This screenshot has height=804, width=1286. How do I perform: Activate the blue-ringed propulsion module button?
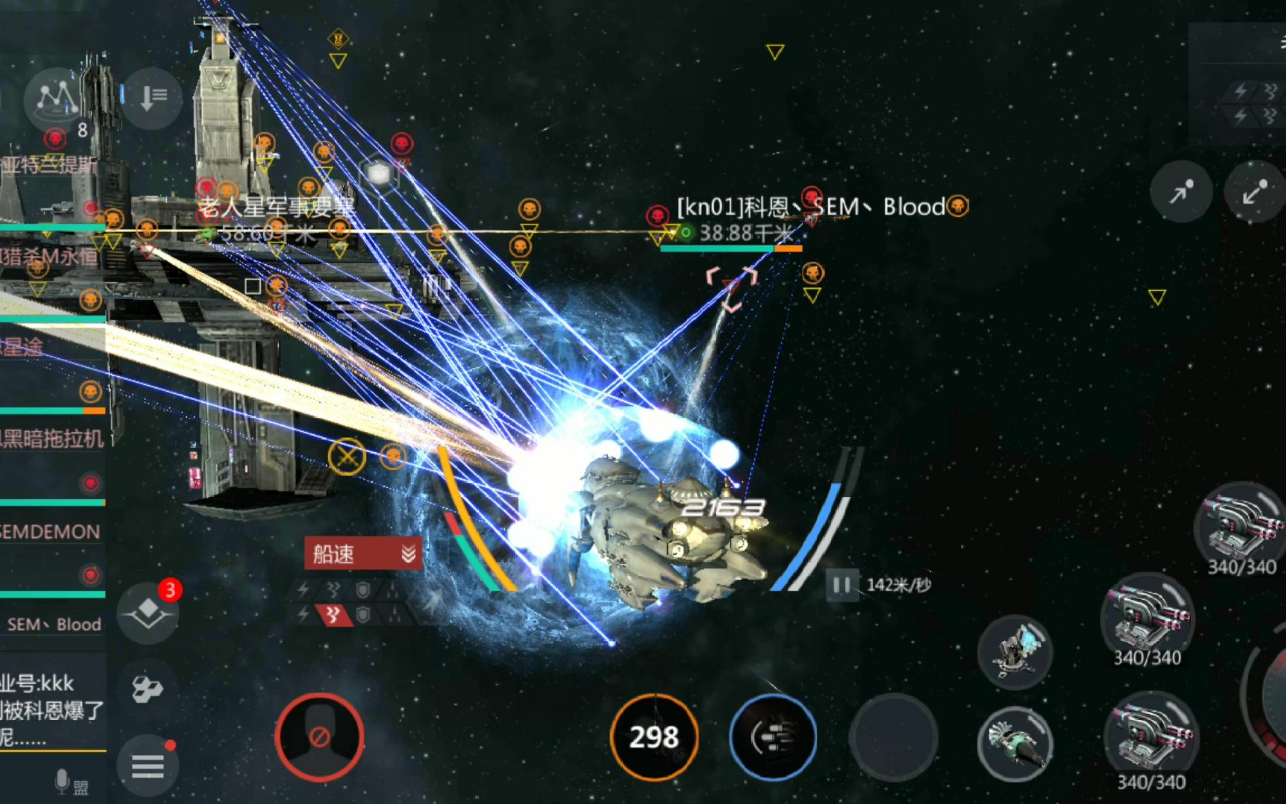[773, 738]
